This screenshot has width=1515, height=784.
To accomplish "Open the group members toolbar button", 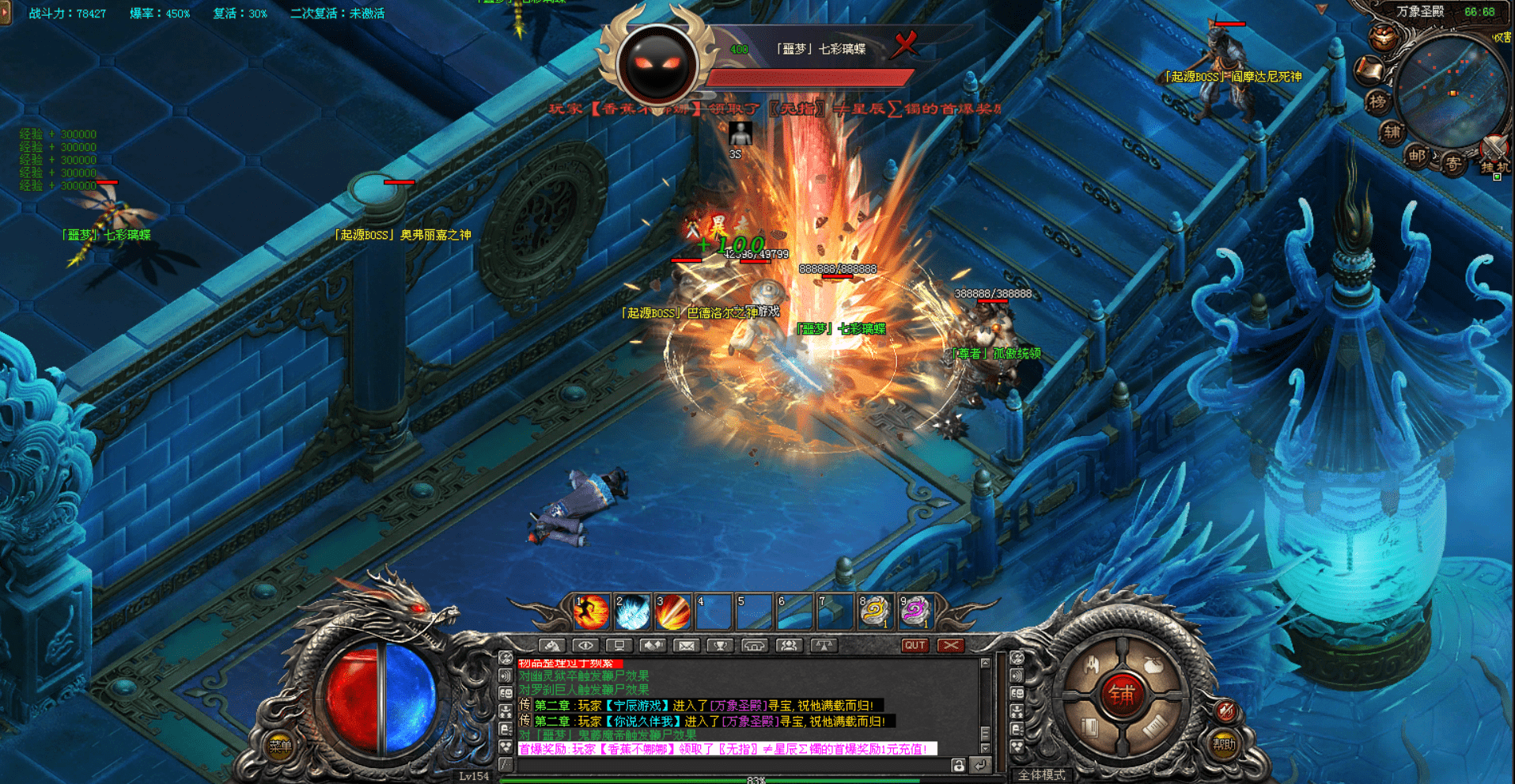I will pos(788,646).
